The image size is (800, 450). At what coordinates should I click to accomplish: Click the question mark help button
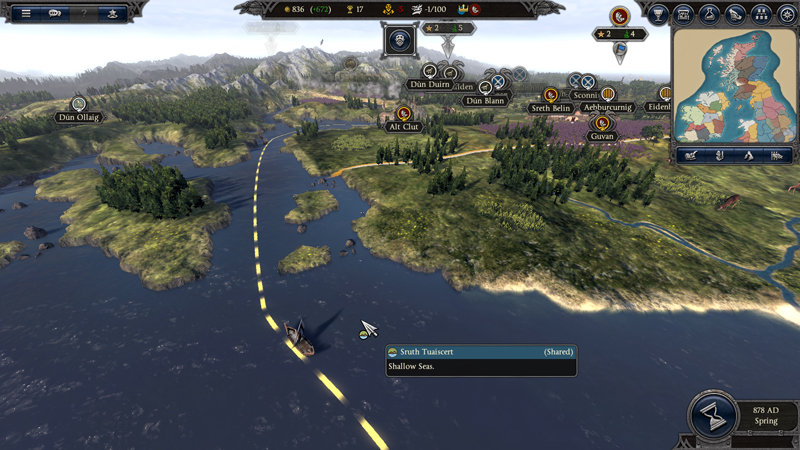[84, 13]
